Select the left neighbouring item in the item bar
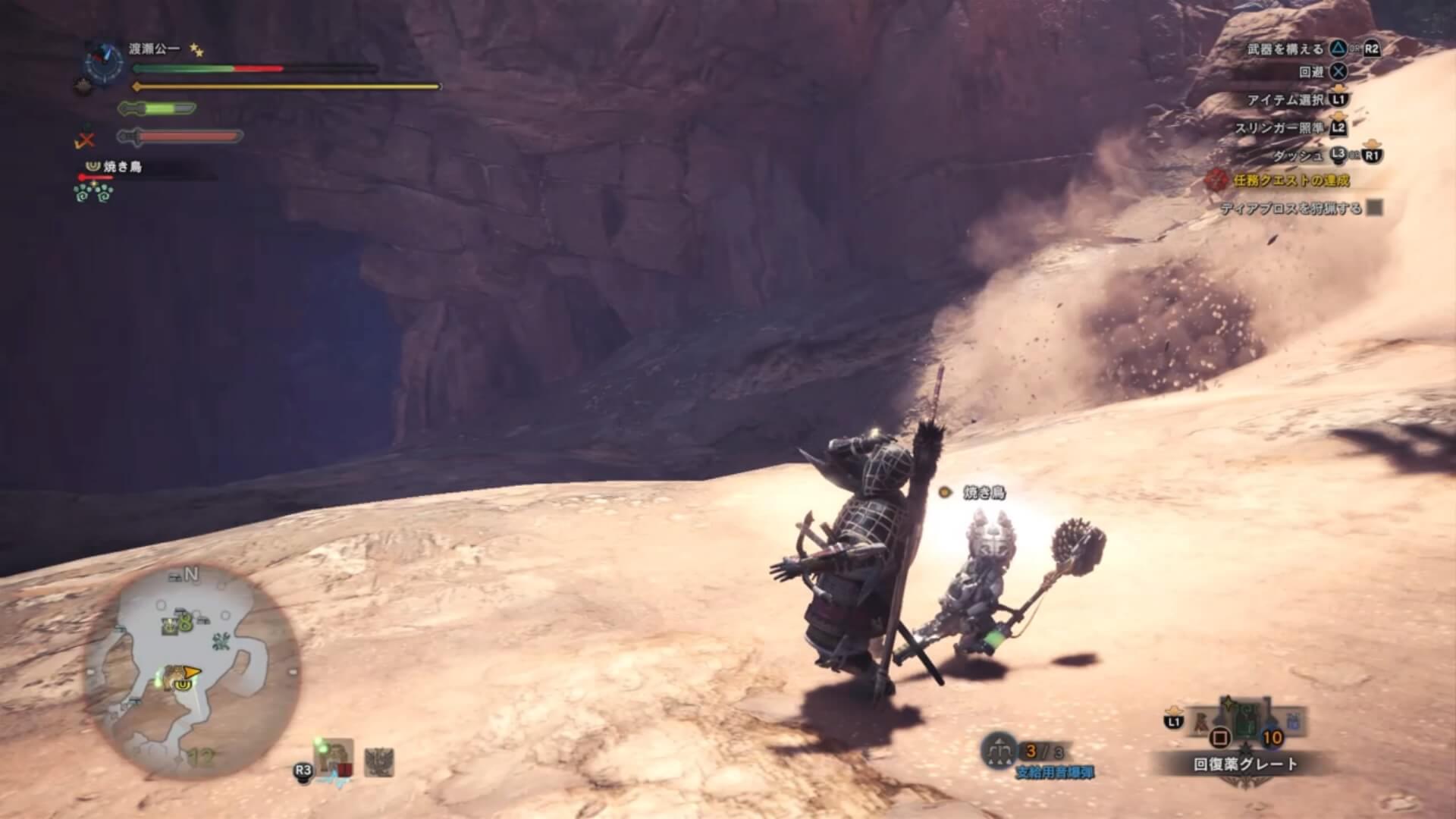This screenshot has width=1456, height=819. 1203,722
